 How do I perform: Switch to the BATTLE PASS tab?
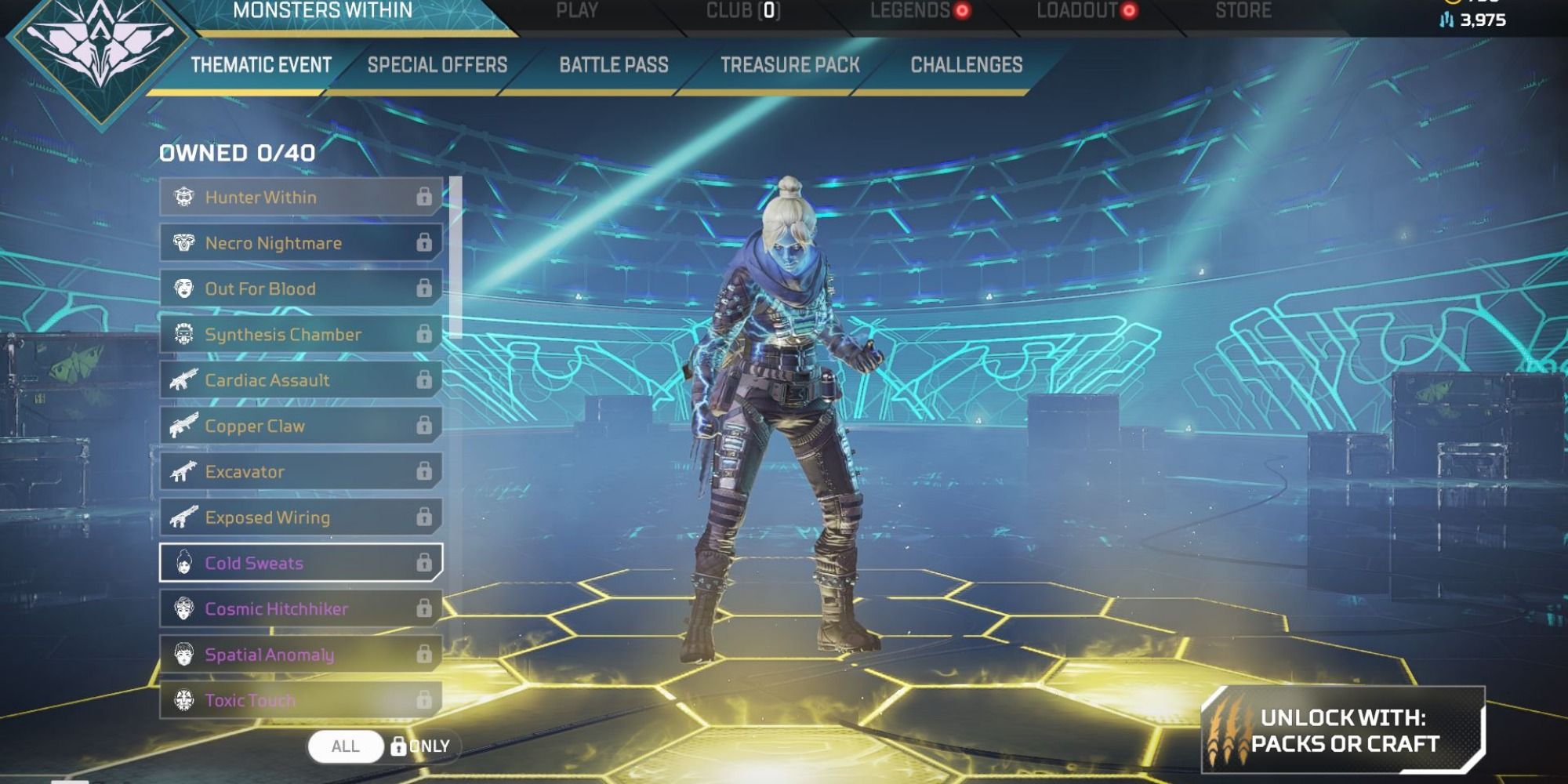point(612,66)
